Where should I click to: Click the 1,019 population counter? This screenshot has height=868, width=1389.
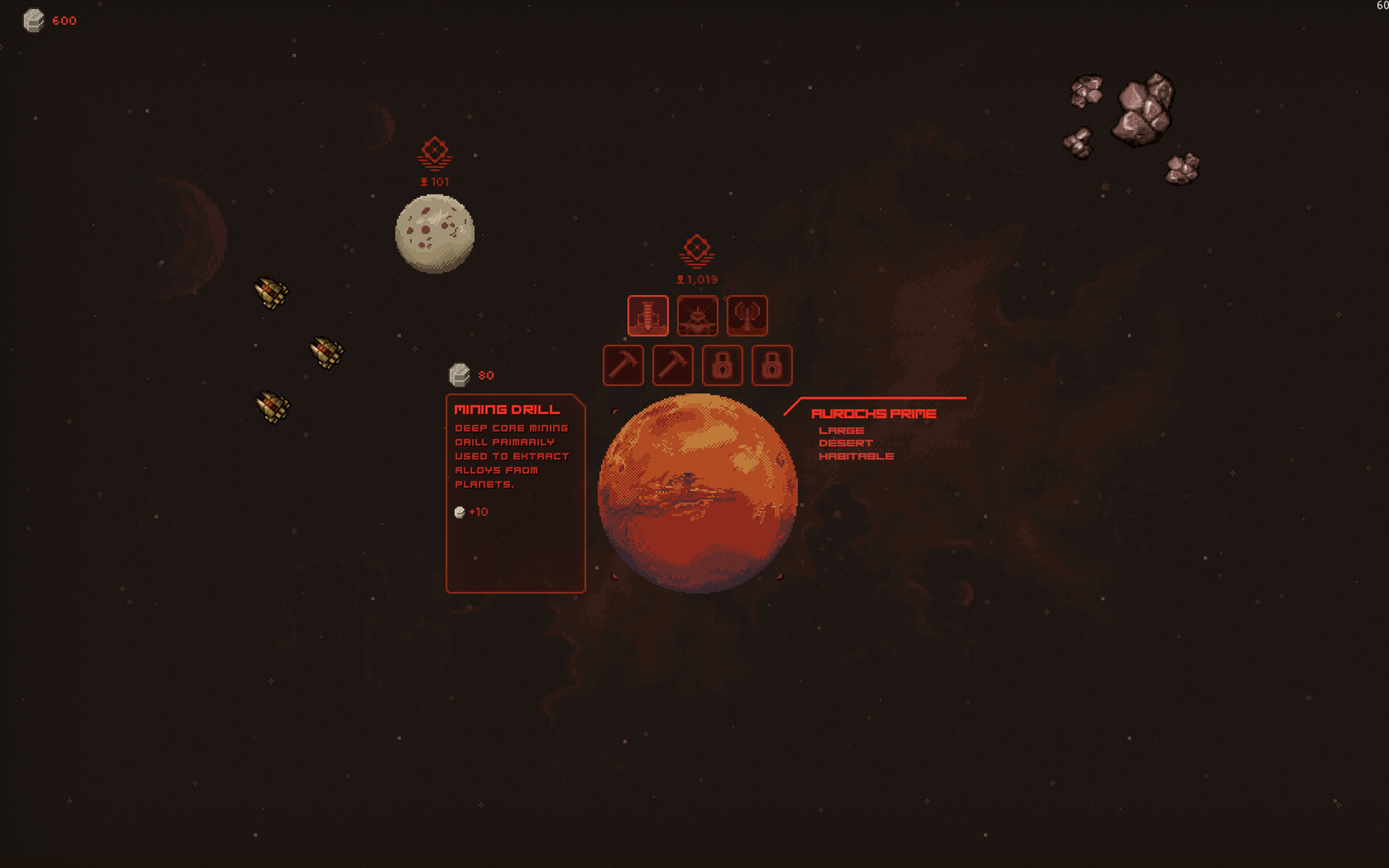pyautogui.click(x=696, y=278)
